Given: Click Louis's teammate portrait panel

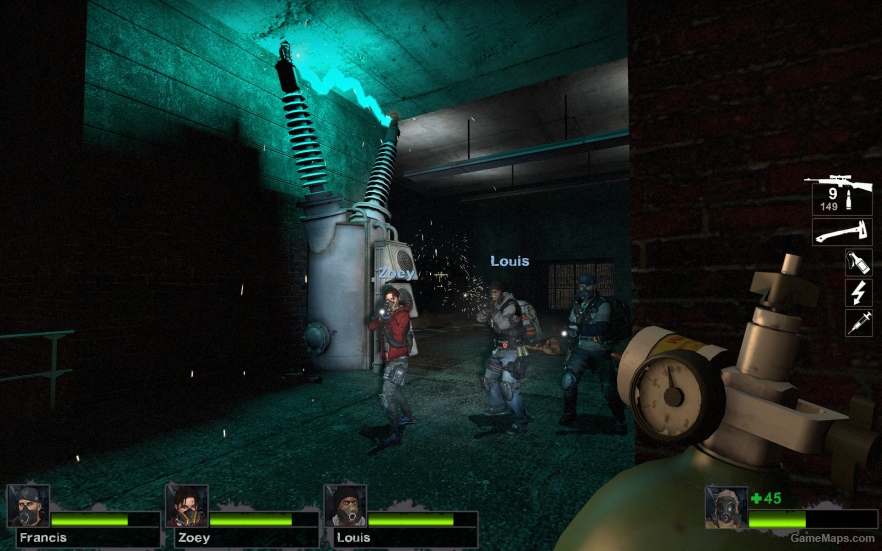Looking at the screenshot, I should [x=345, y=506].
